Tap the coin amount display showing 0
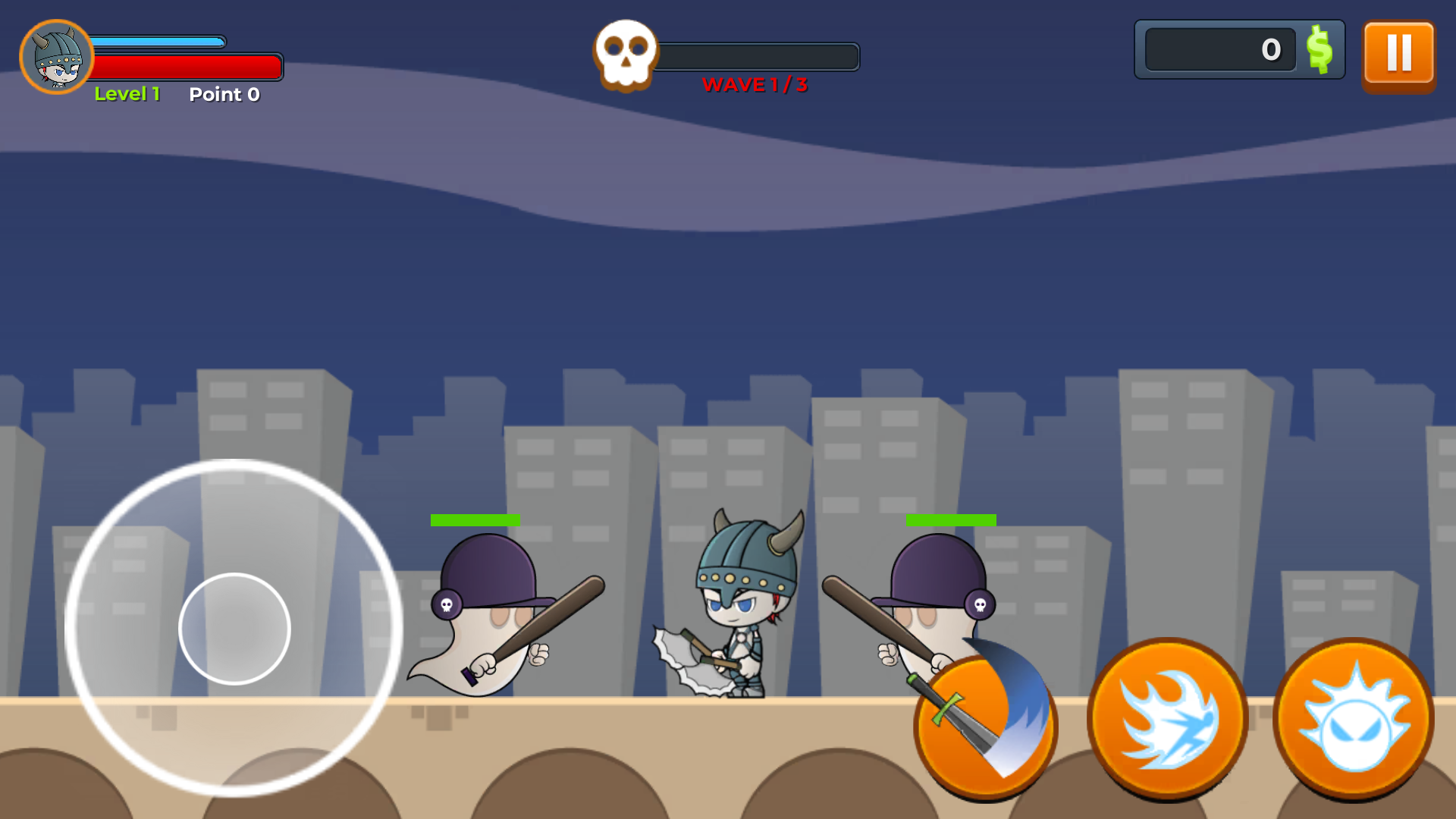The image size is (1456, 819). 1221,49
